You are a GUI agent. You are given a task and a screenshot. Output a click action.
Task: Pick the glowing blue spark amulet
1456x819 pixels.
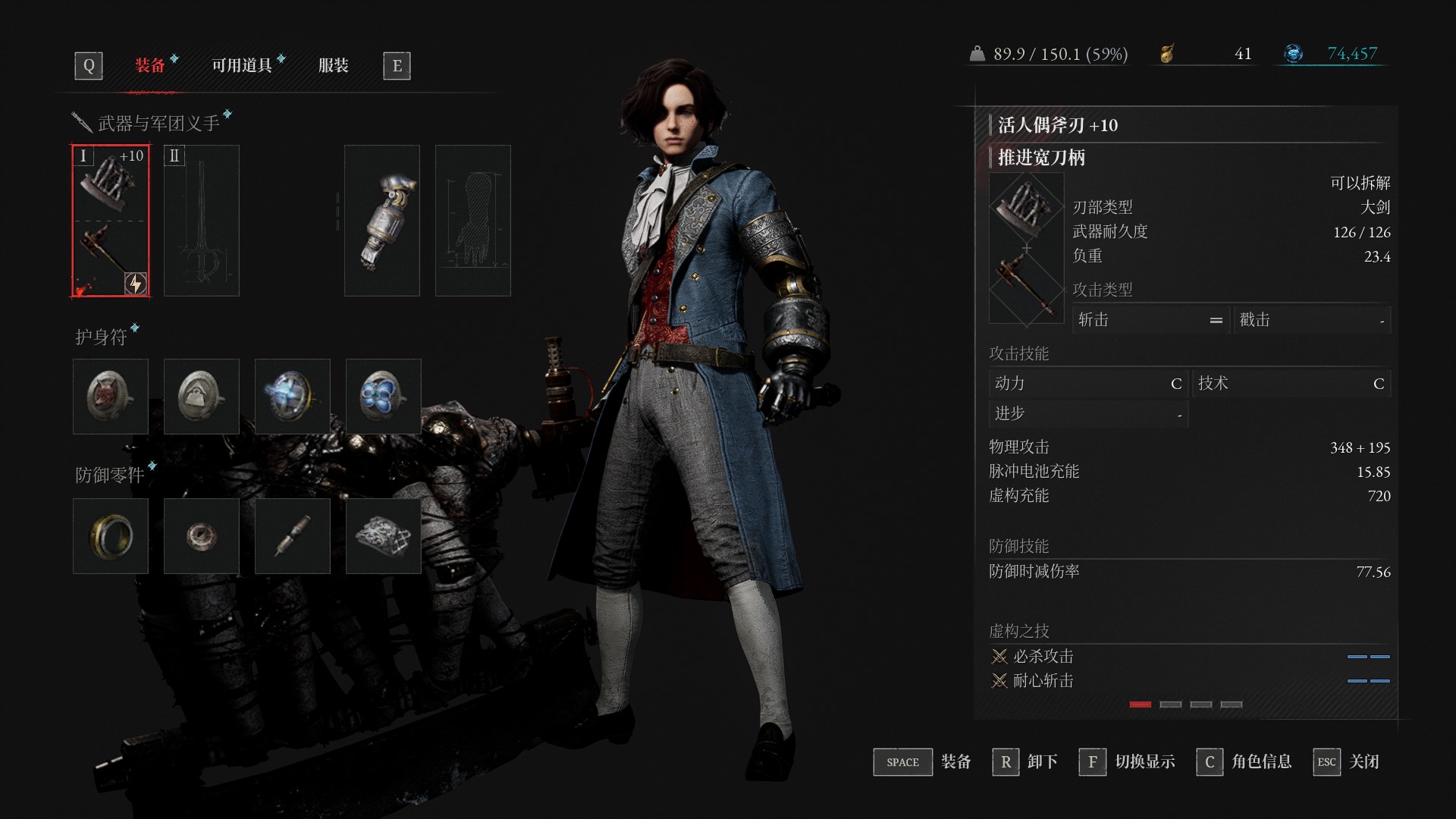tap(293, 397)
